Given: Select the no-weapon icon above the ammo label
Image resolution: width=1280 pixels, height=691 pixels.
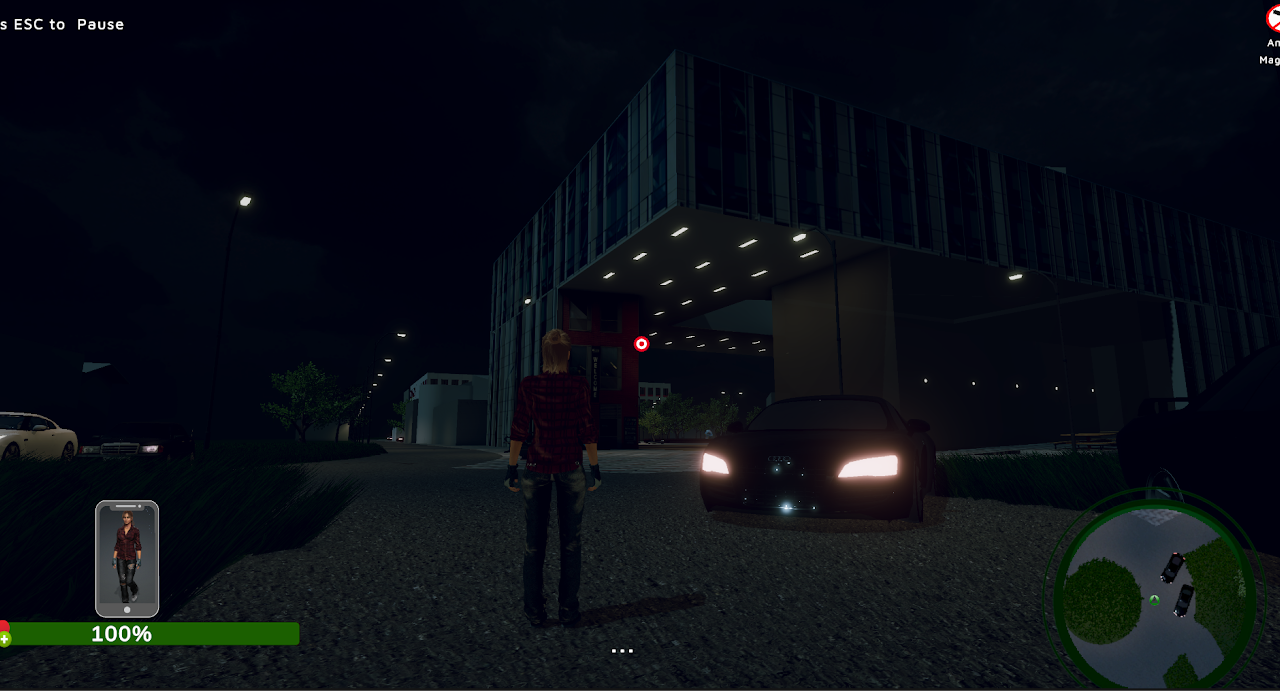Looking at the screenshot, I should click(1274, 18).
